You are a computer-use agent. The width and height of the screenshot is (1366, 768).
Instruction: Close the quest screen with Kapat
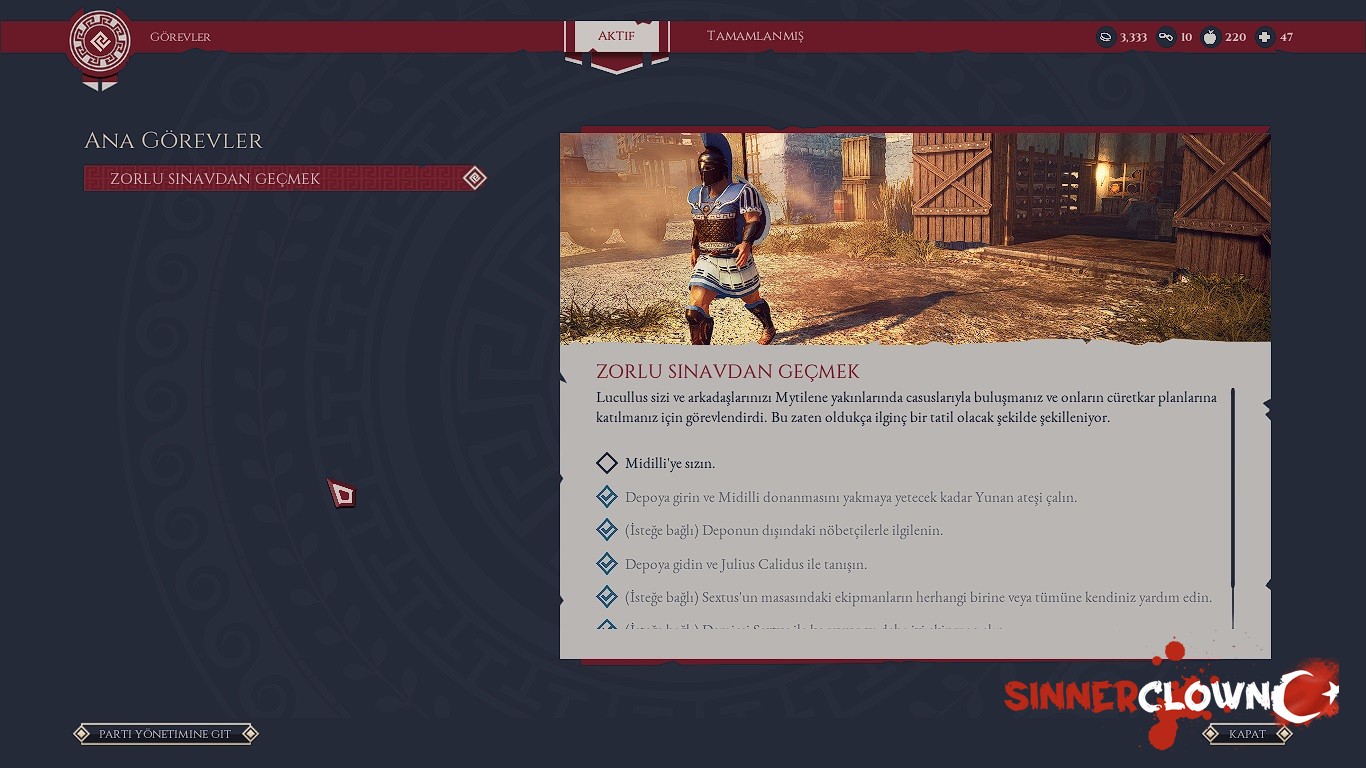[1247, 734]
